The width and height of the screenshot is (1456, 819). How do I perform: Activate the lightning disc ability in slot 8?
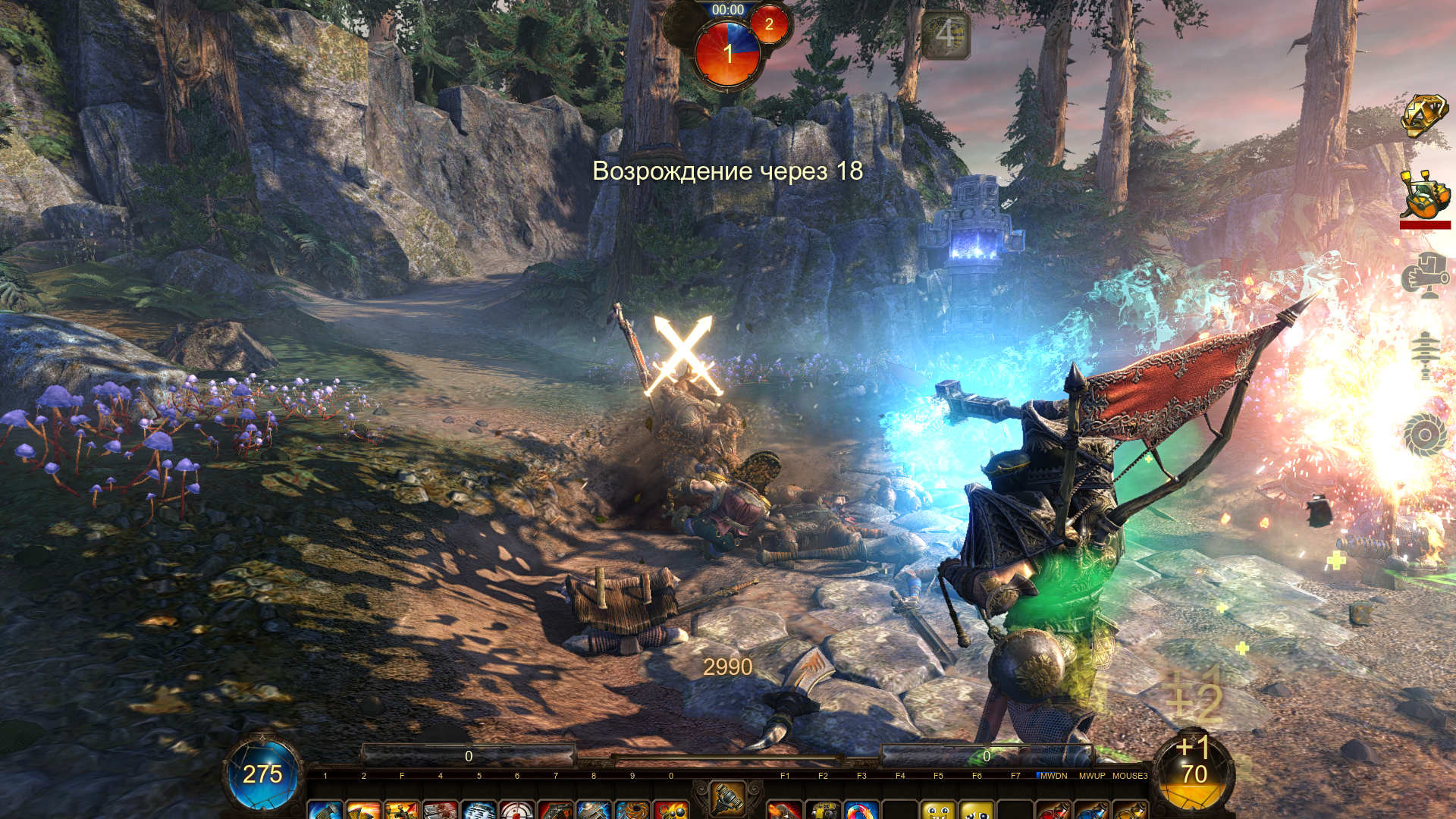click(594, 810)
